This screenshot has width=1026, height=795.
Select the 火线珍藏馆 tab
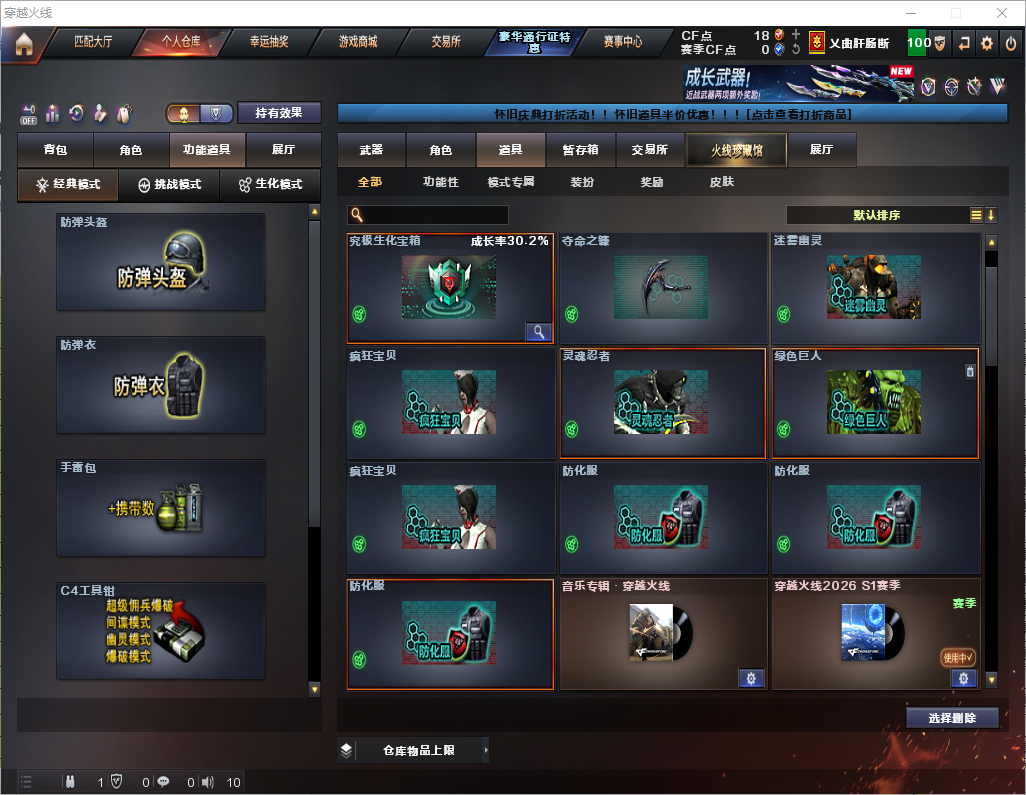pos(736,150)
